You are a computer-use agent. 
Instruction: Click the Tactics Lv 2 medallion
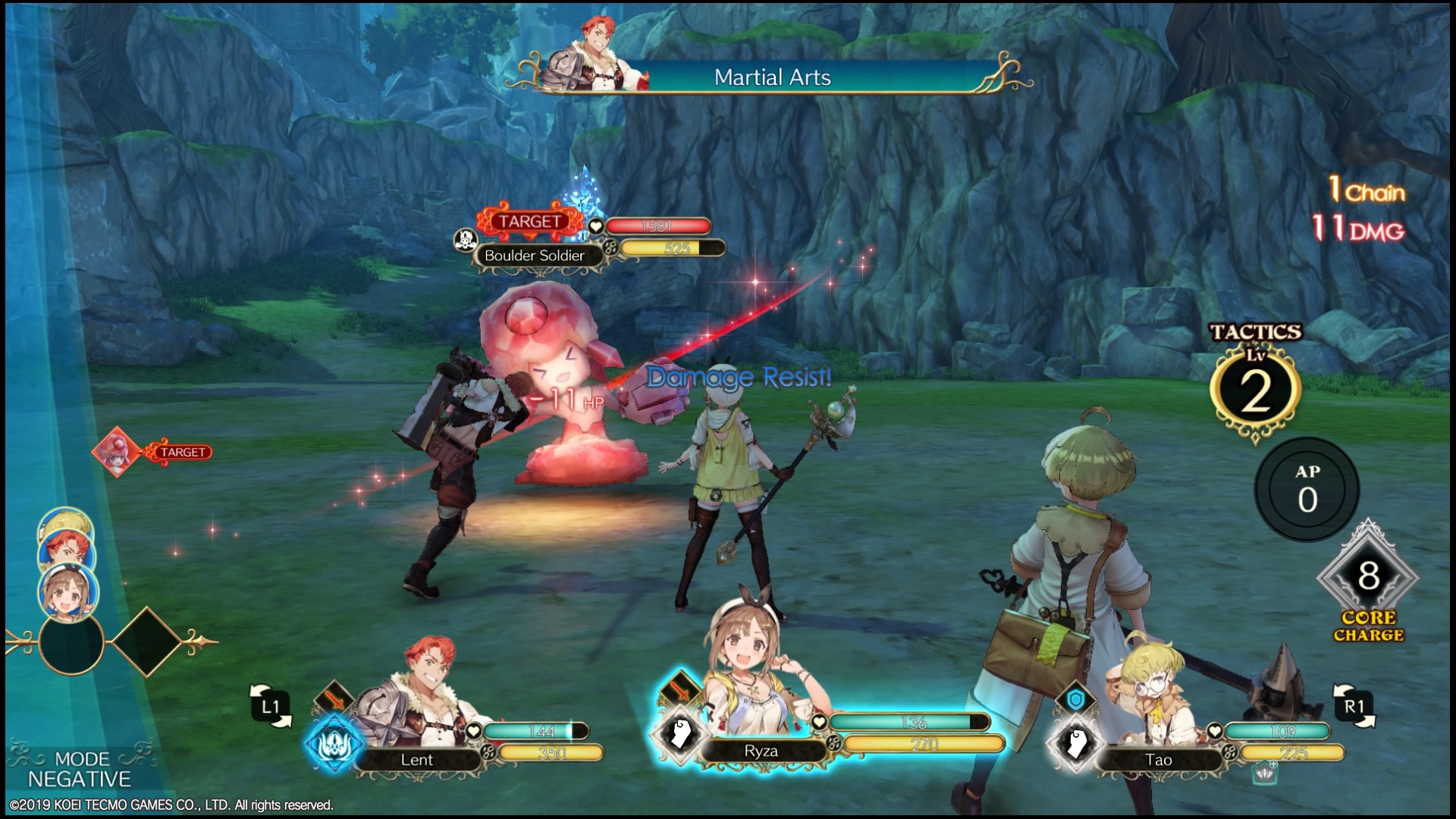click(1255, 392)
